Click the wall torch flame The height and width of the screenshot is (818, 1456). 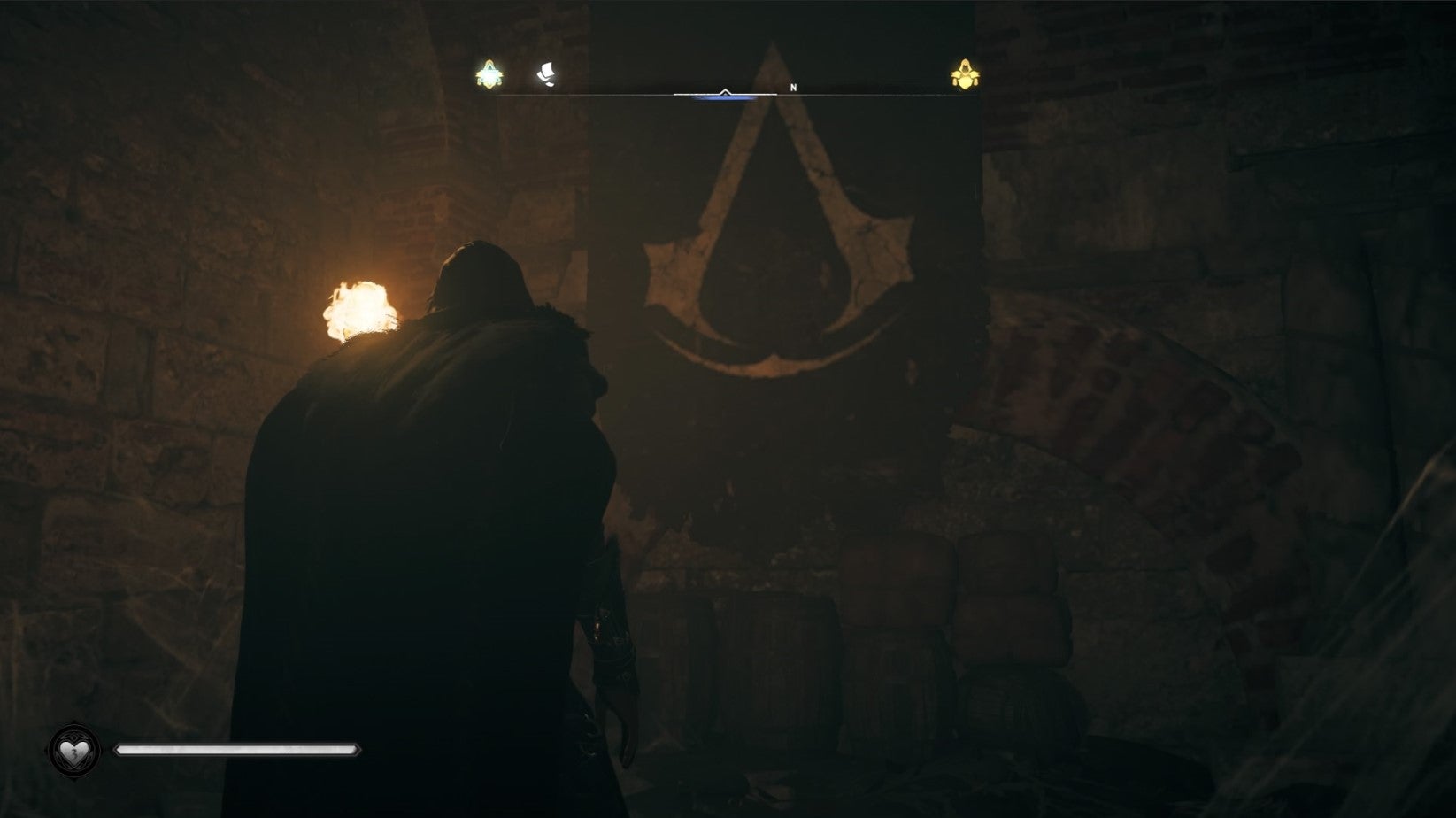point(359,305)
